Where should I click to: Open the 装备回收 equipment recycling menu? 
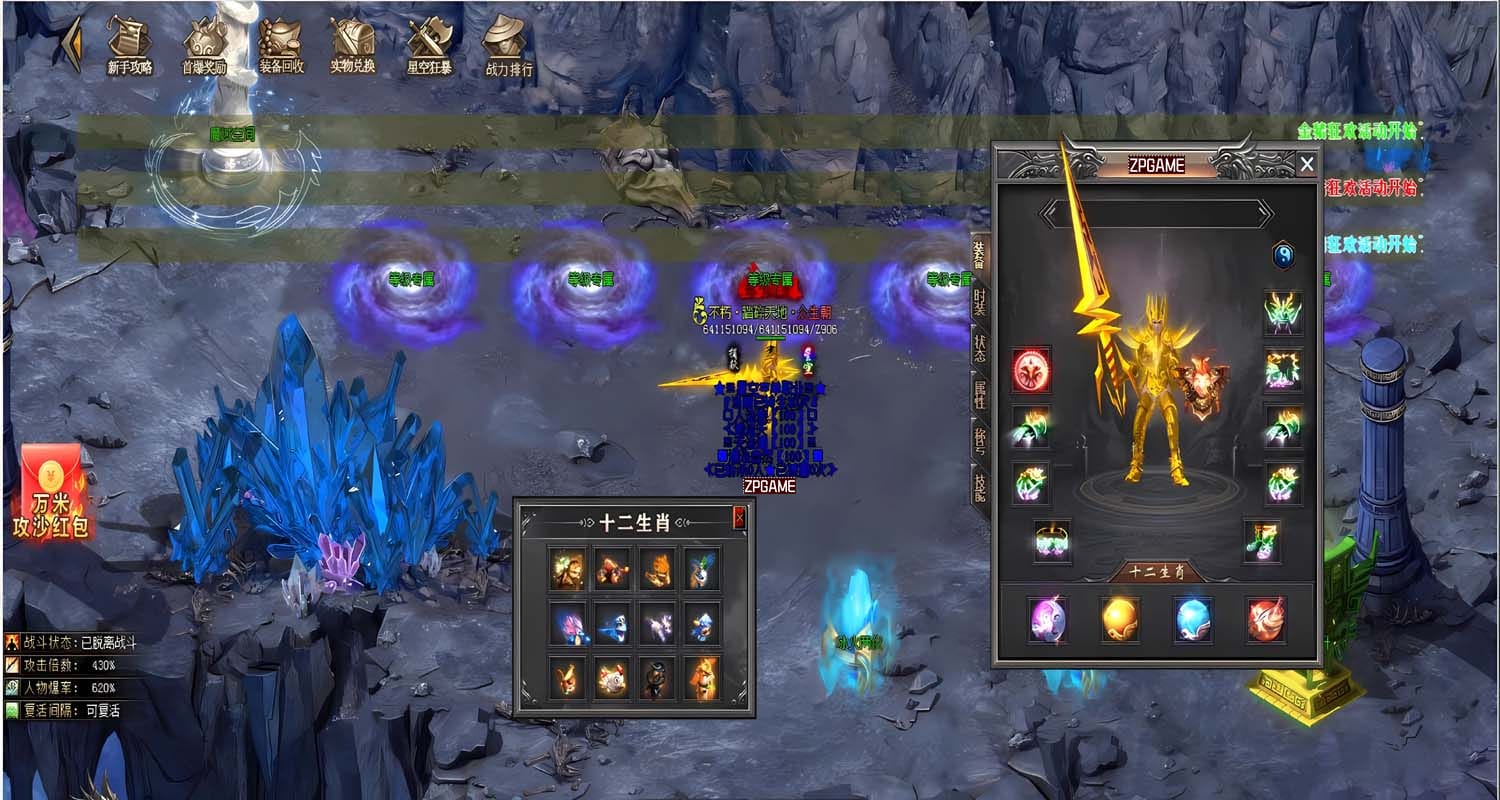click(280, 46)
